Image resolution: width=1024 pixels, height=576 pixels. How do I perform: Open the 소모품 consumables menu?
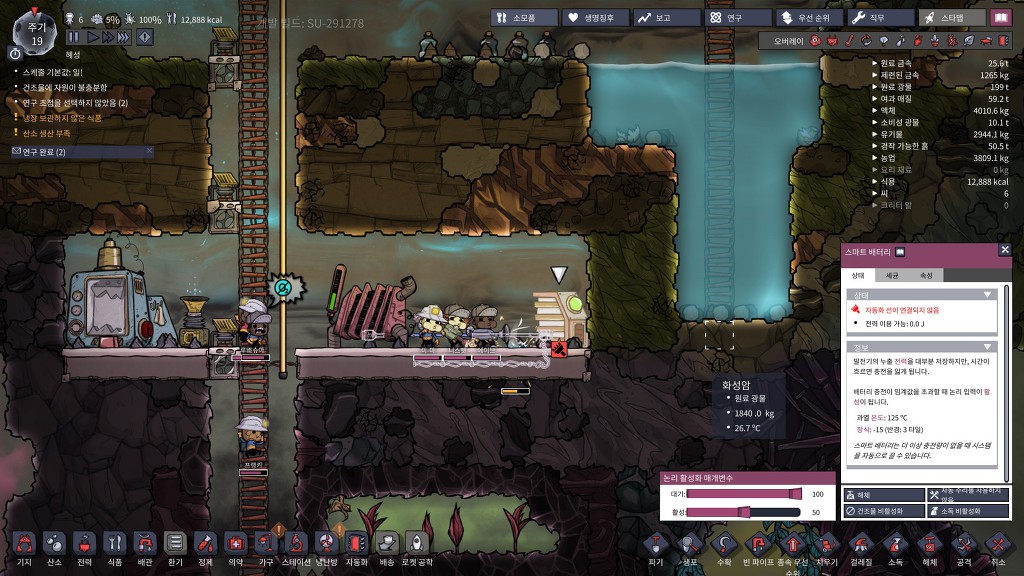pyautogui.click(x=523, y=17)
